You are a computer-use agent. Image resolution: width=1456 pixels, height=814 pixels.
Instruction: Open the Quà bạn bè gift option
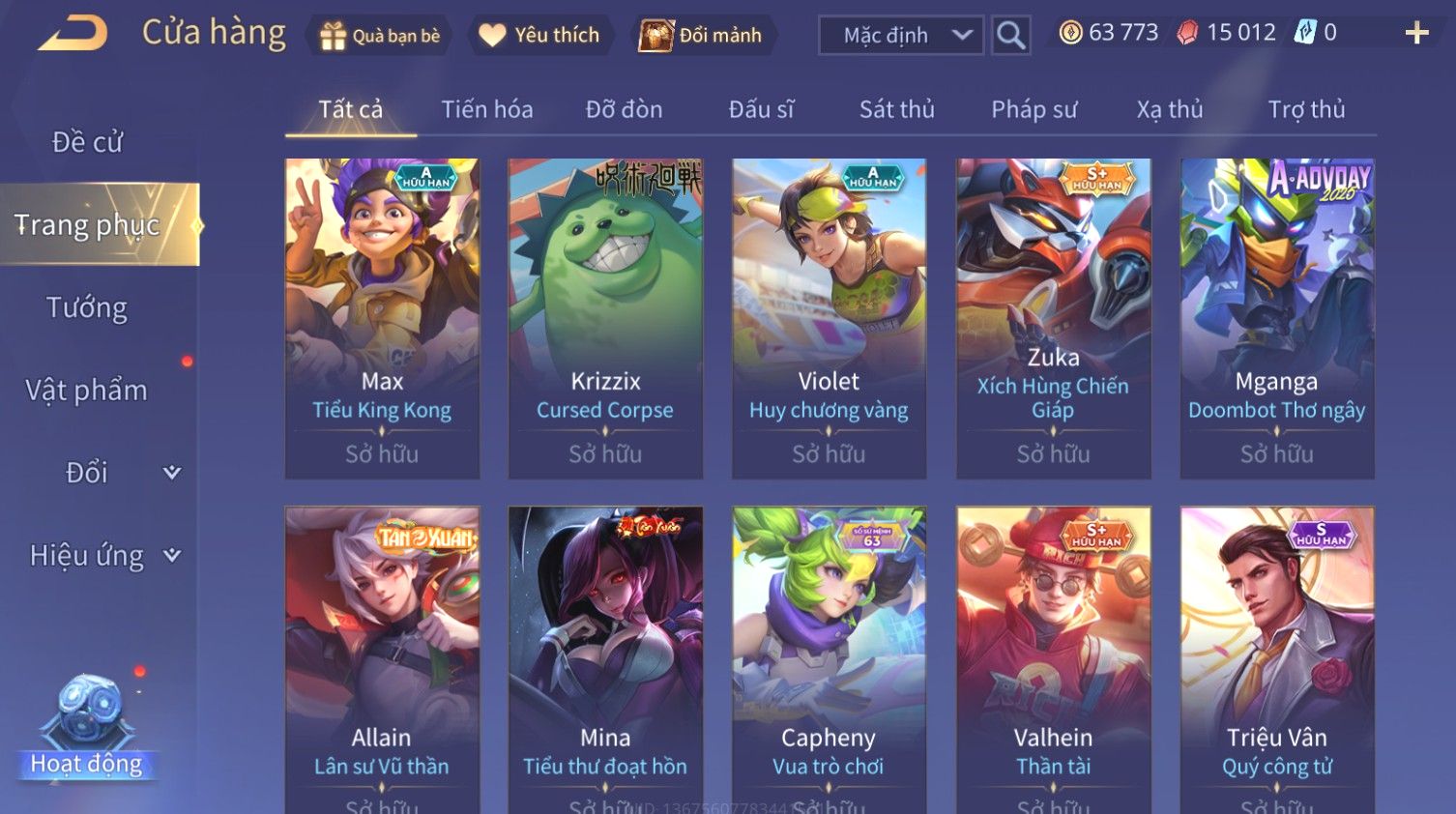380,36
